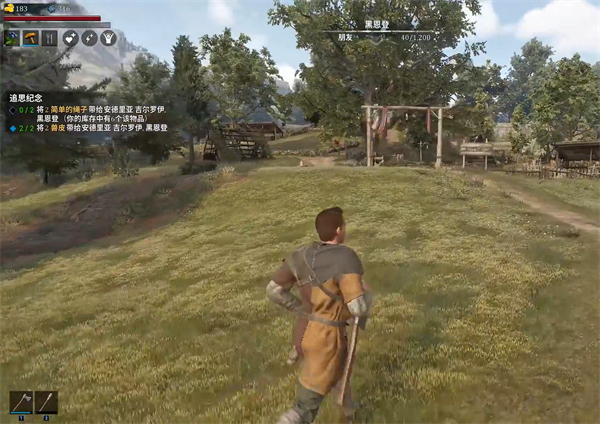Click the orange mushroom food buff icon
Screen dimensions: 600x424
(x=30, y=38)
